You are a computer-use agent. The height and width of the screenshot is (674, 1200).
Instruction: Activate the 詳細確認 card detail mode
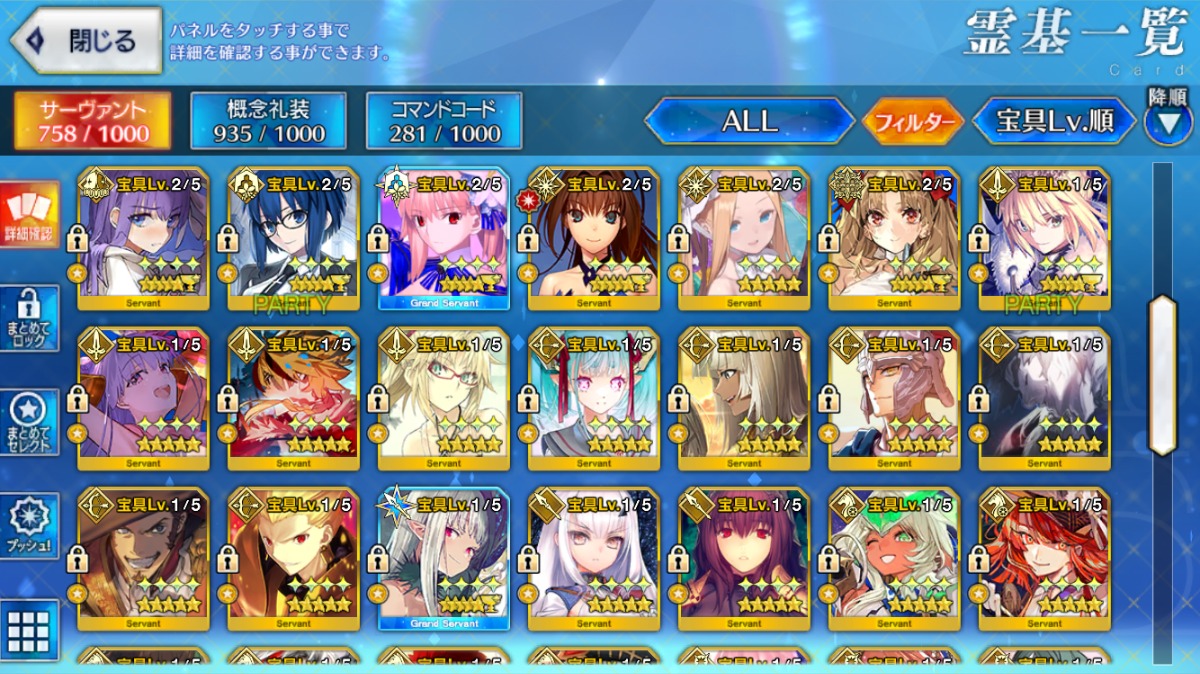tap(29, 214)
